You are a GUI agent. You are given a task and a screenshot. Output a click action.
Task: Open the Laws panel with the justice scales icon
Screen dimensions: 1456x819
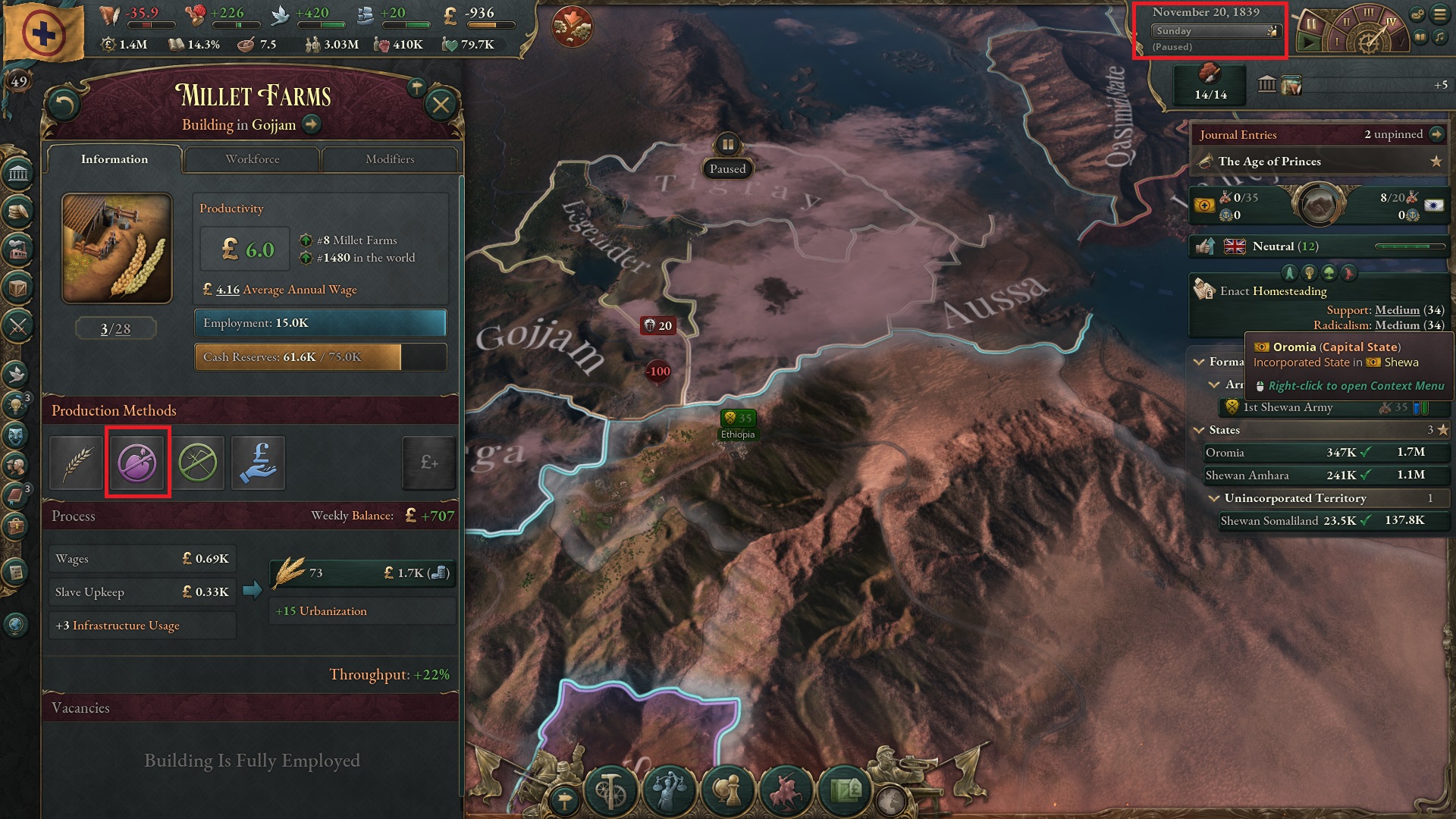669,791
